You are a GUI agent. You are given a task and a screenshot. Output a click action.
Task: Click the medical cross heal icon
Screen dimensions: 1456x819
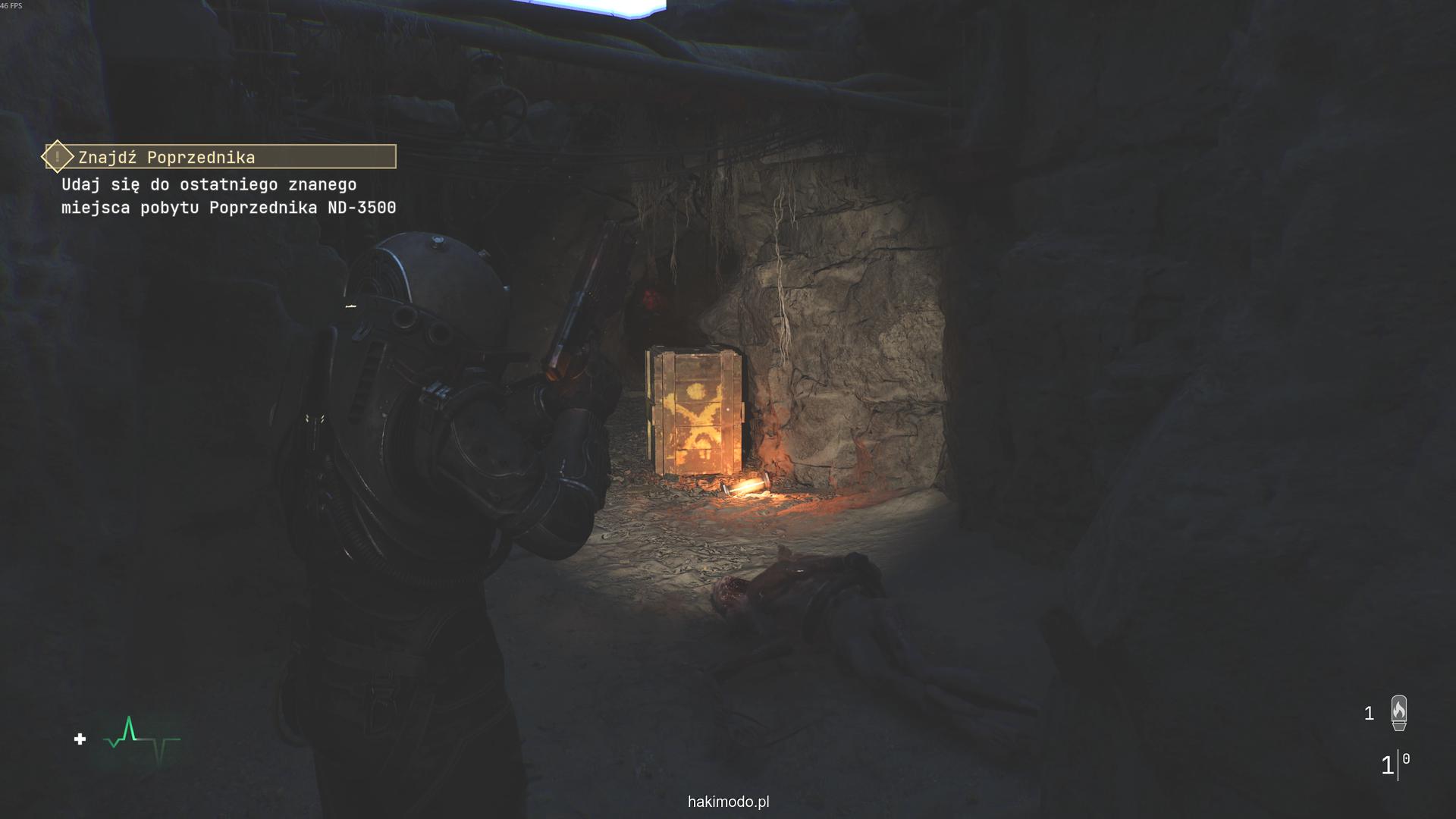80,739
